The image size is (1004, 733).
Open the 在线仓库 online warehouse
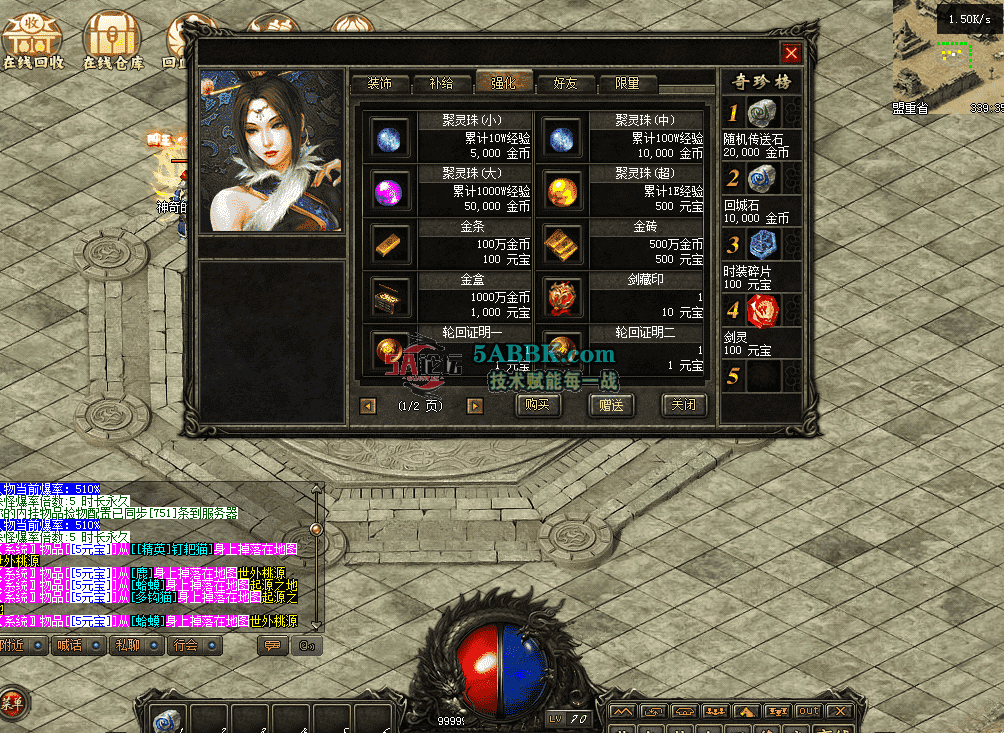112,40
